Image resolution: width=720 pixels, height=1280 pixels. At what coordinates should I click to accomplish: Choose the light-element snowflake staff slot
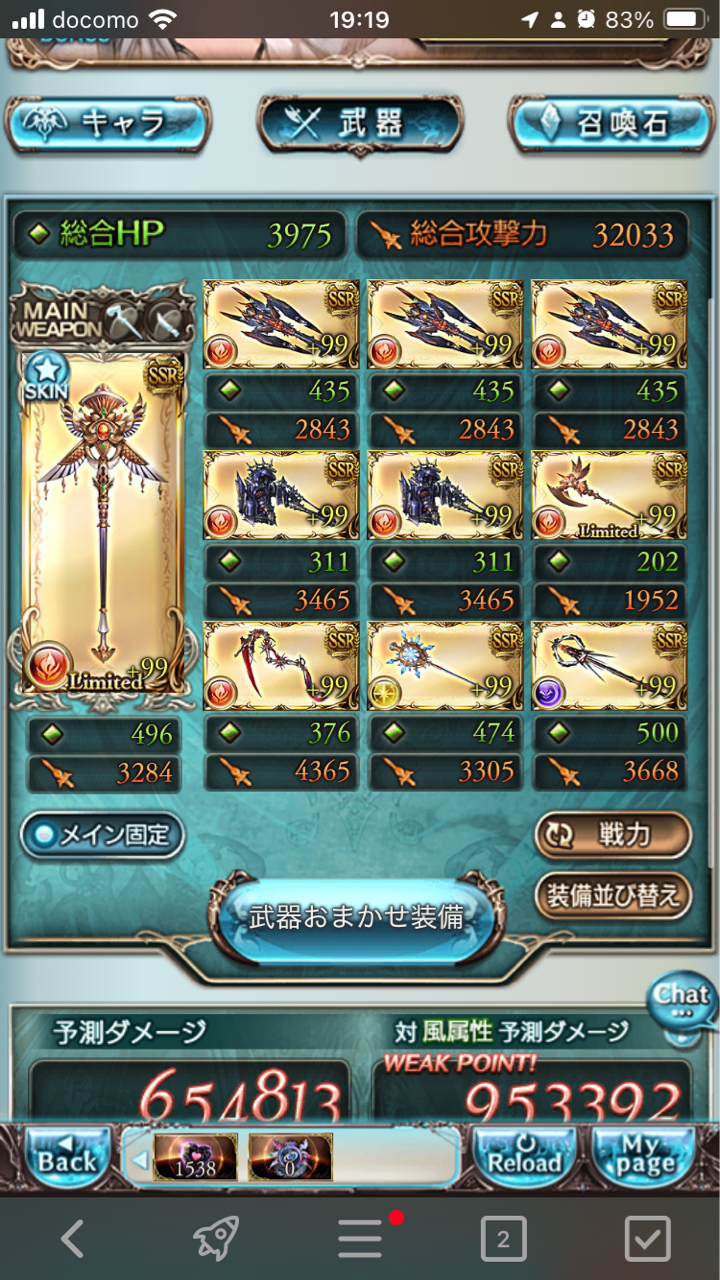point(445,663)
